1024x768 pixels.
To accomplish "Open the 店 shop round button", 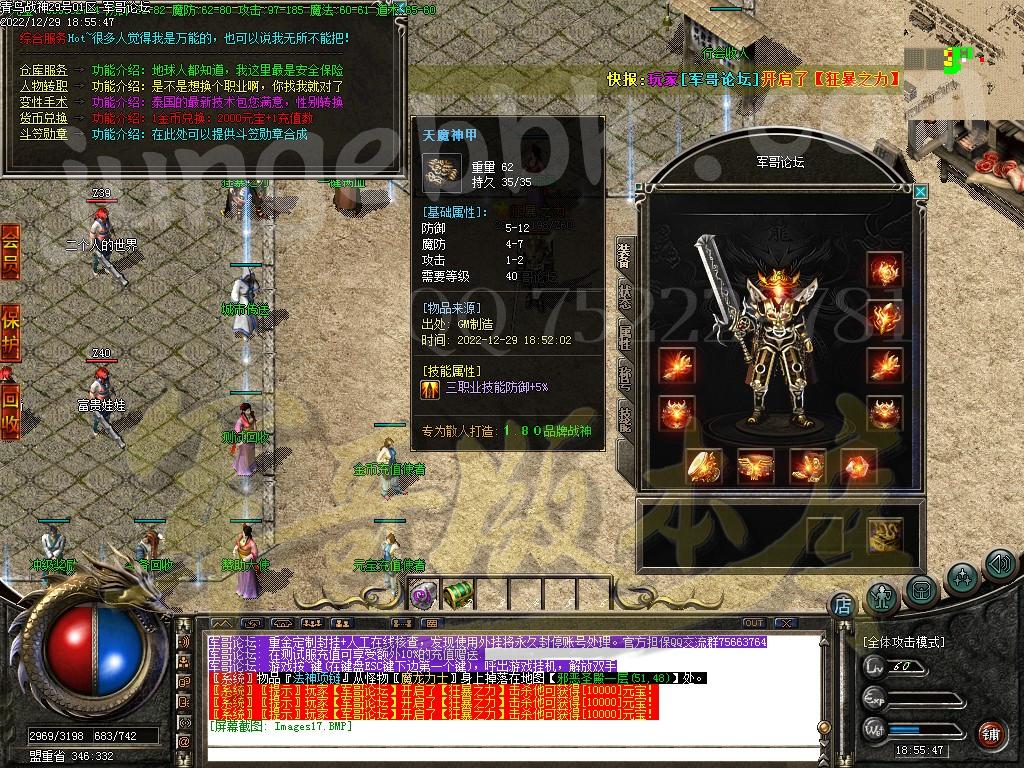I will point(842,604).
